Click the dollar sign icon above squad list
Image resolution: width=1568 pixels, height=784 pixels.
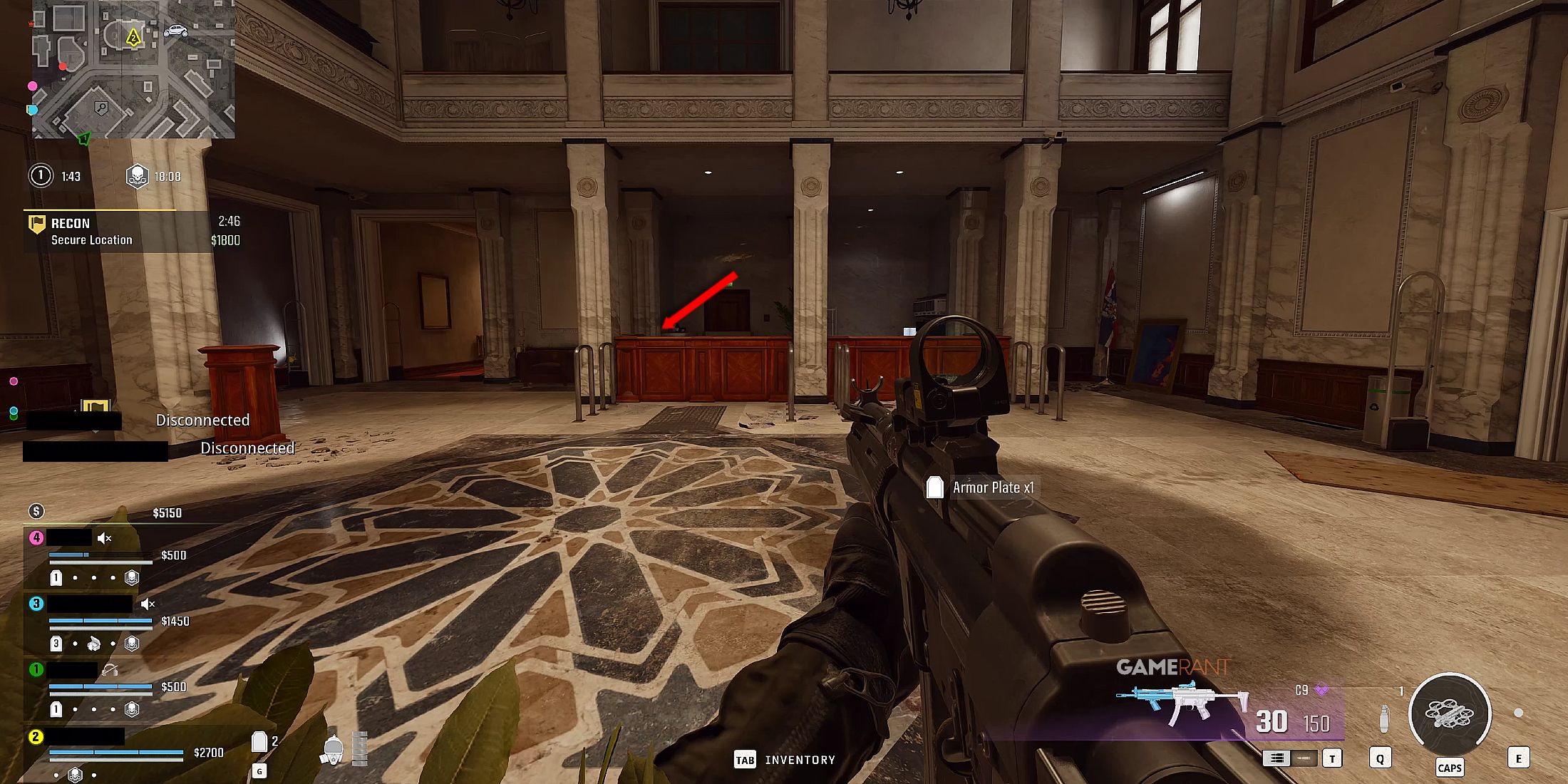36,511
